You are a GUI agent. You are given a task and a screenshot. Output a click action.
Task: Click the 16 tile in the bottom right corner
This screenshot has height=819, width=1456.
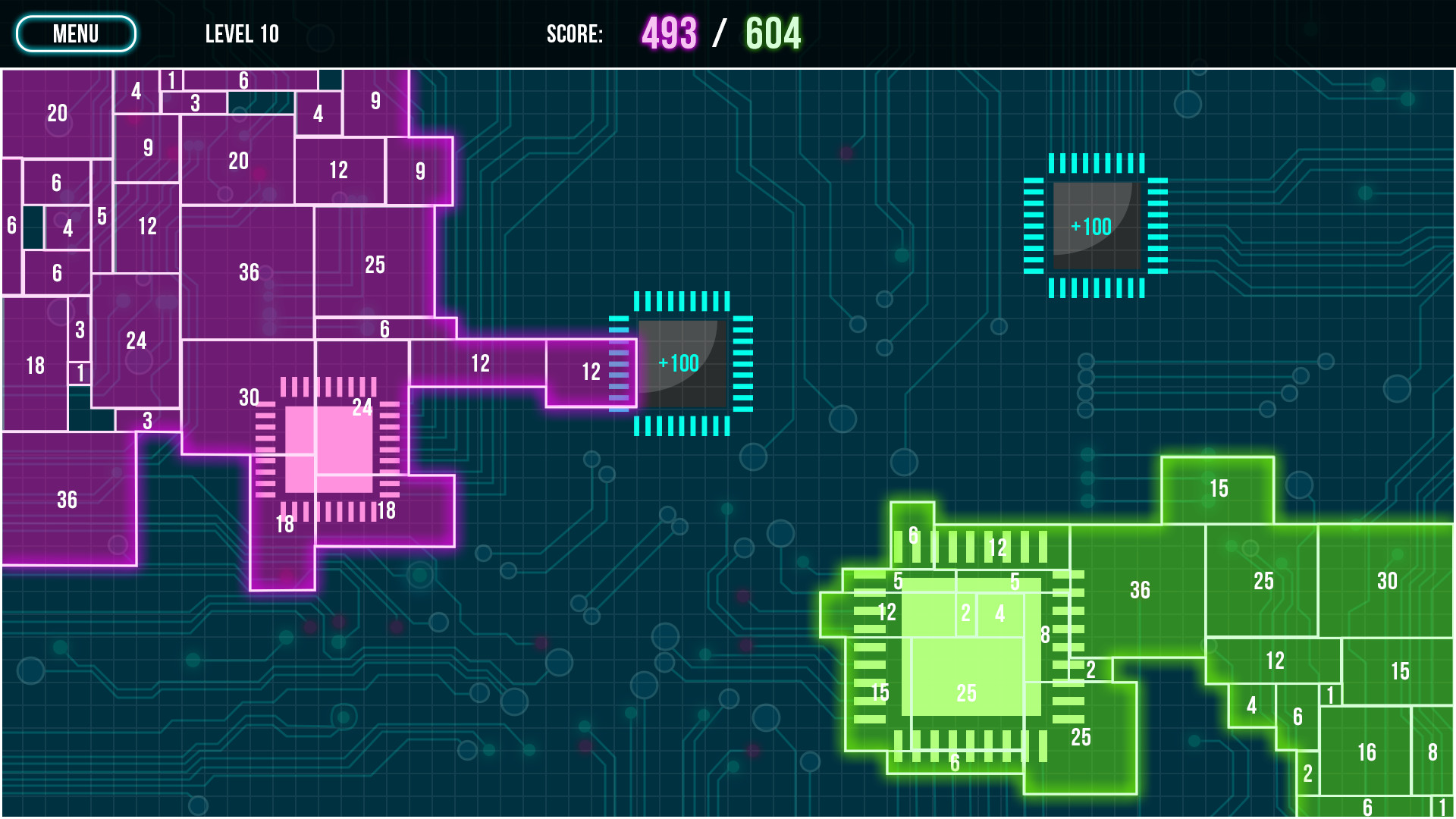tap(1368, 752)
